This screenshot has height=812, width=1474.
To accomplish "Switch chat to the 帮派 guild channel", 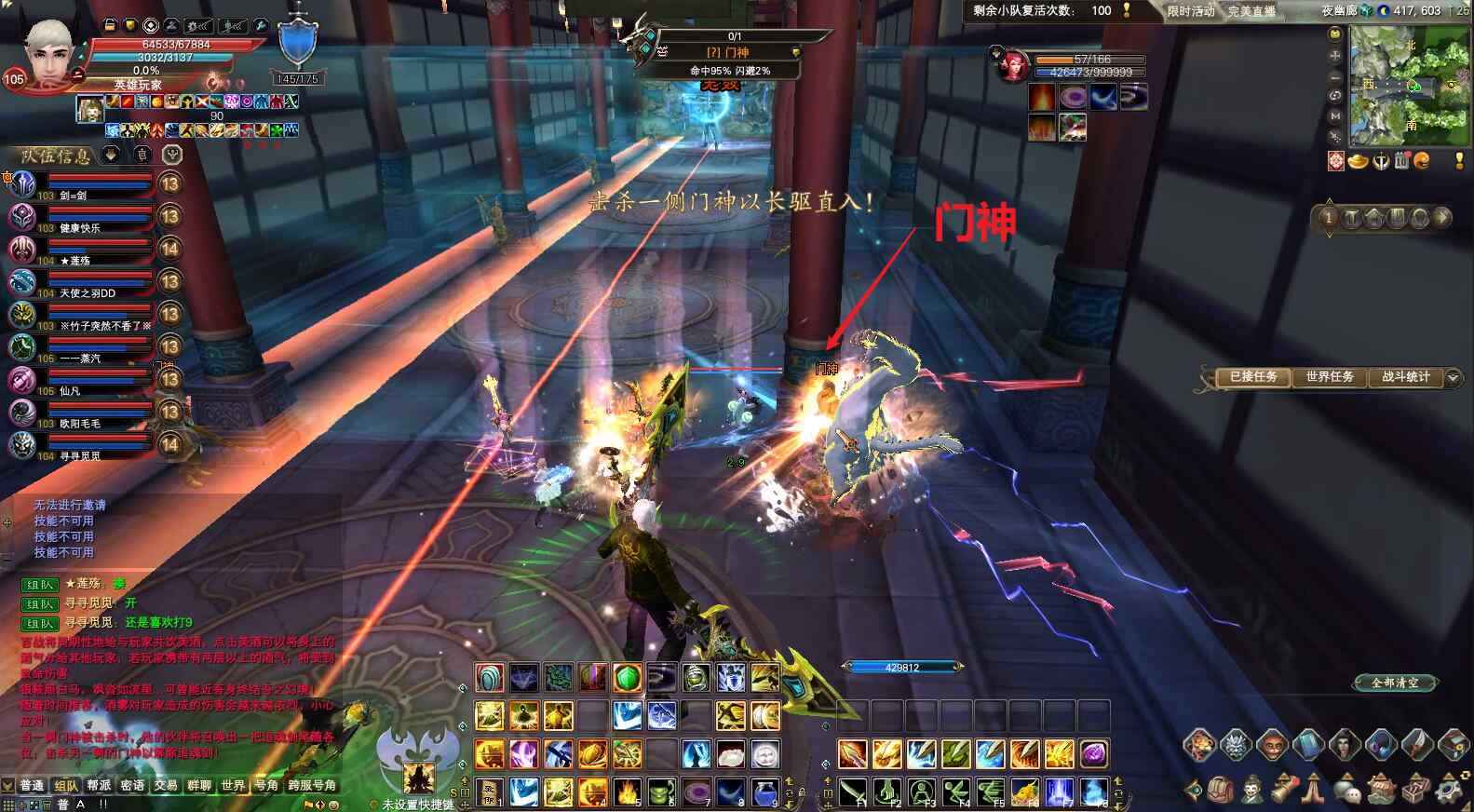I will (99, 786).
